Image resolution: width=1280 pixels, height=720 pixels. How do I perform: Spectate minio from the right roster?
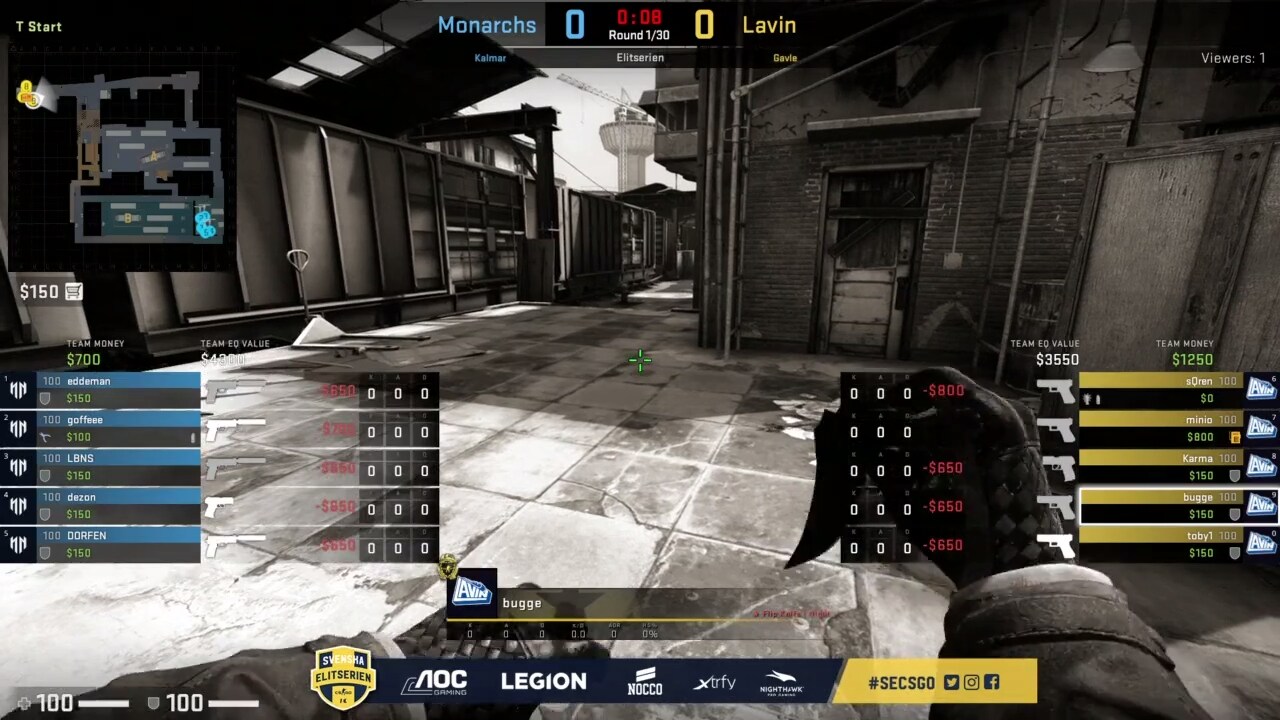pyautogui.click(x=1160, y=428)
